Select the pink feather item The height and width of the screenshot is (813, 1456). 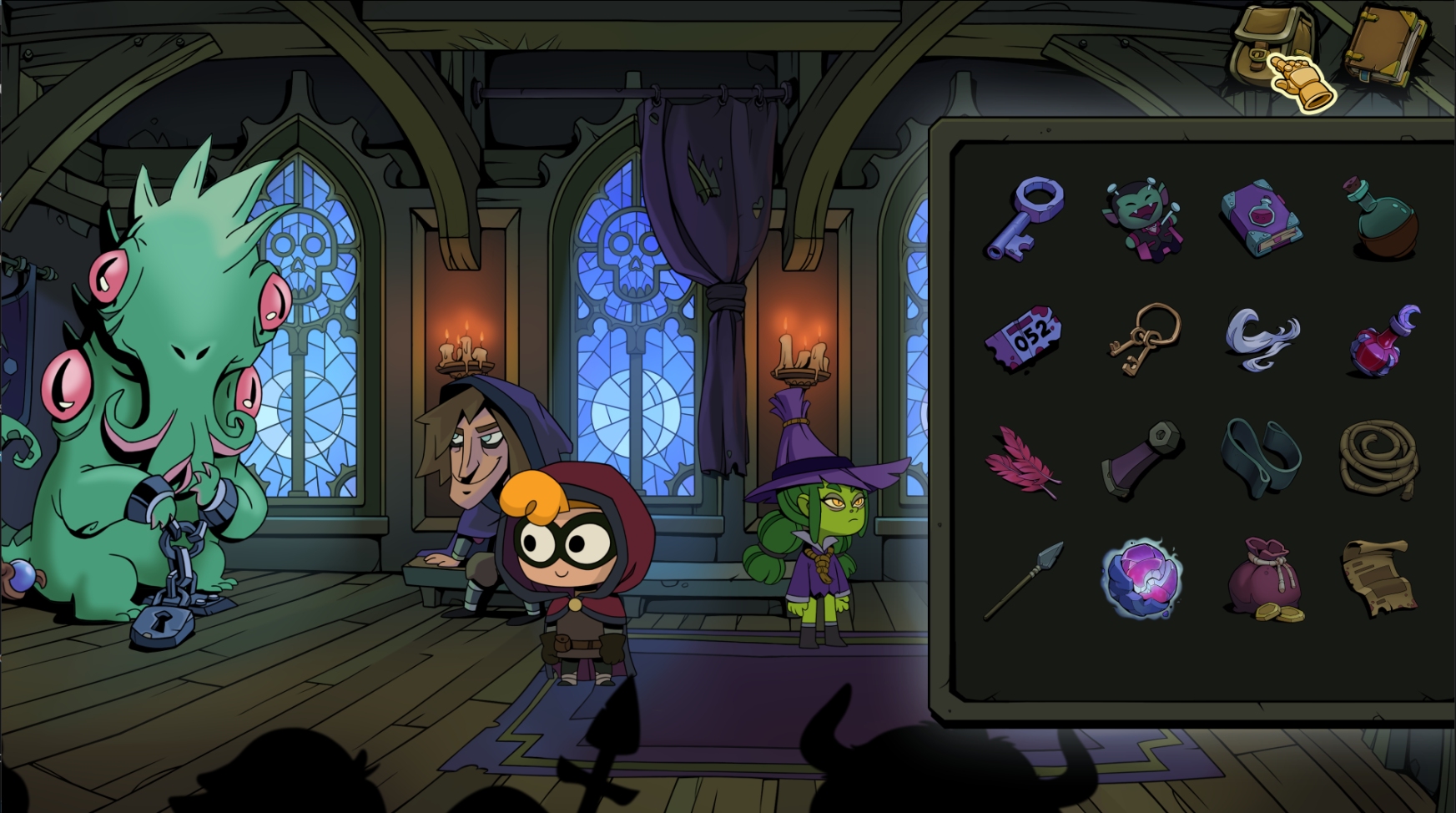pyautogui.click(x=1022, y=462)
